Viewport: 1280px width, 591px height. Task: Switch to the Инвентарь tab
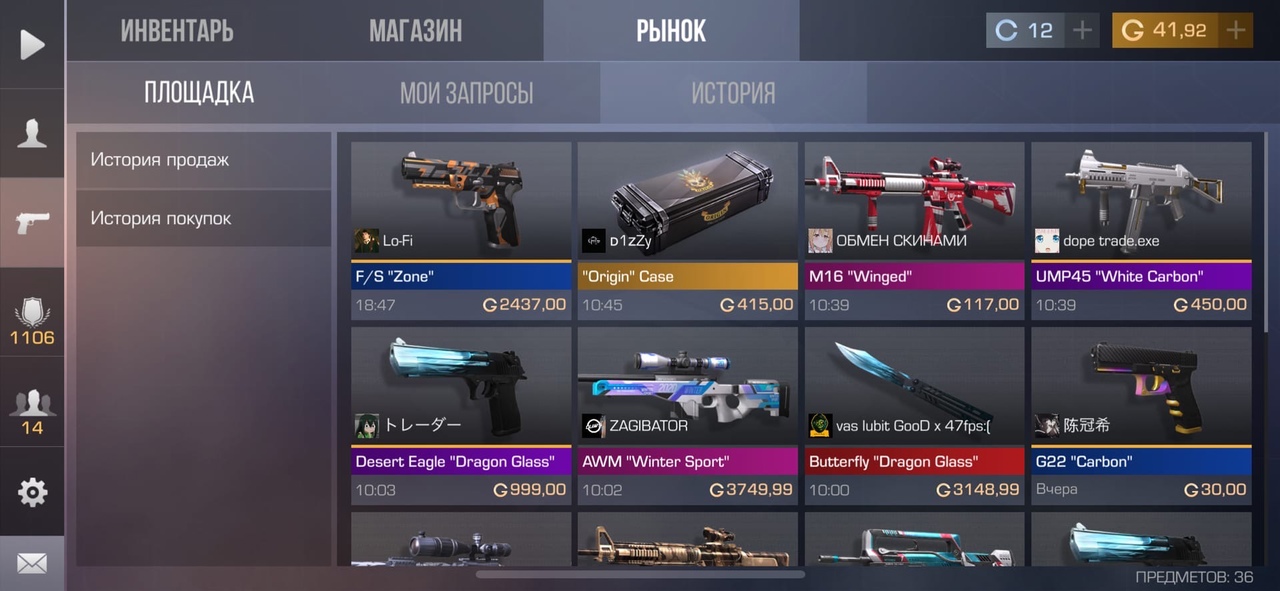pos(177,31)
